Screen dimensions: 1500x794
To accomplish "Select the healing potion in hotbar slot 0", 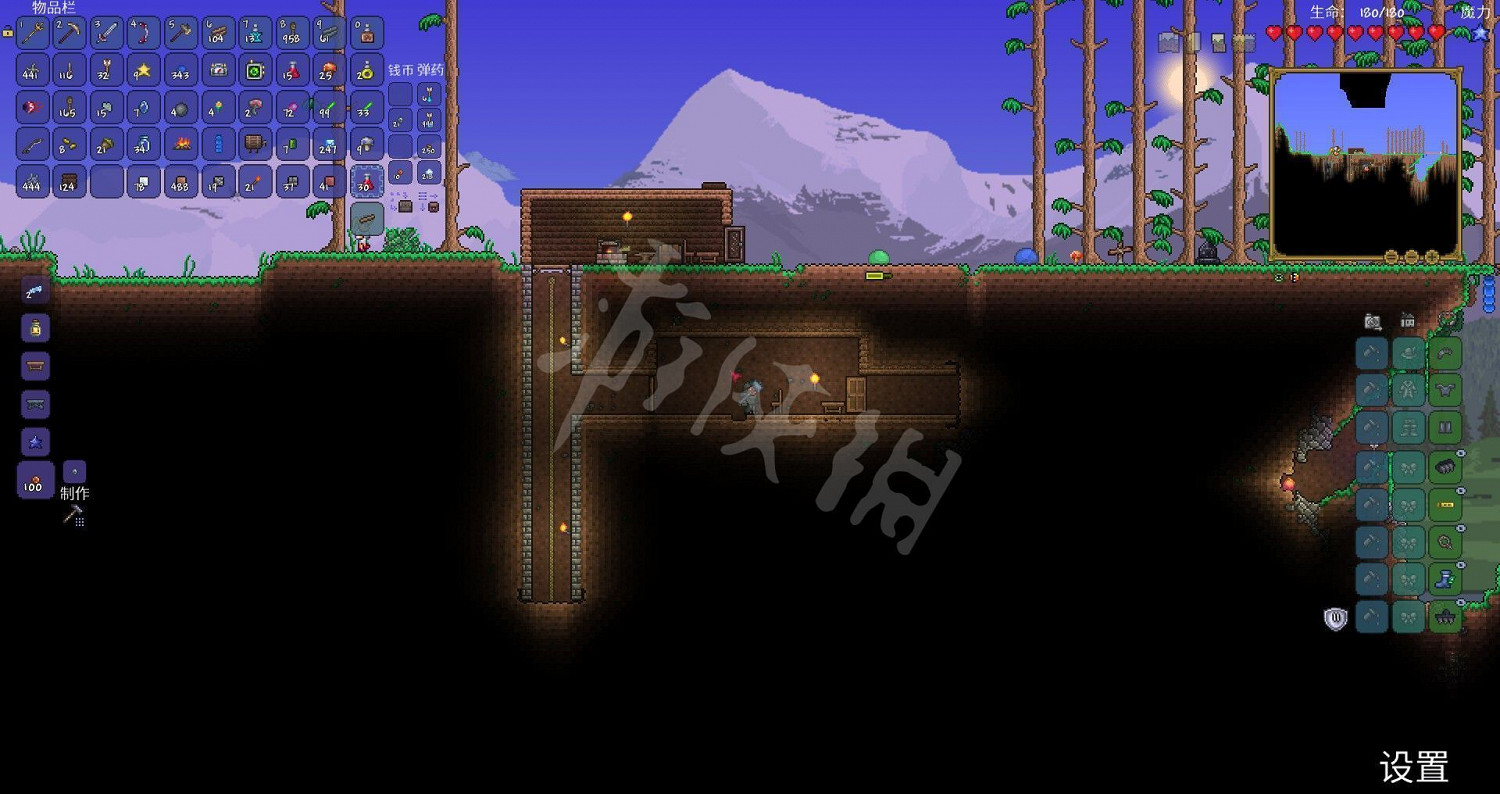I will coord(367,32).
